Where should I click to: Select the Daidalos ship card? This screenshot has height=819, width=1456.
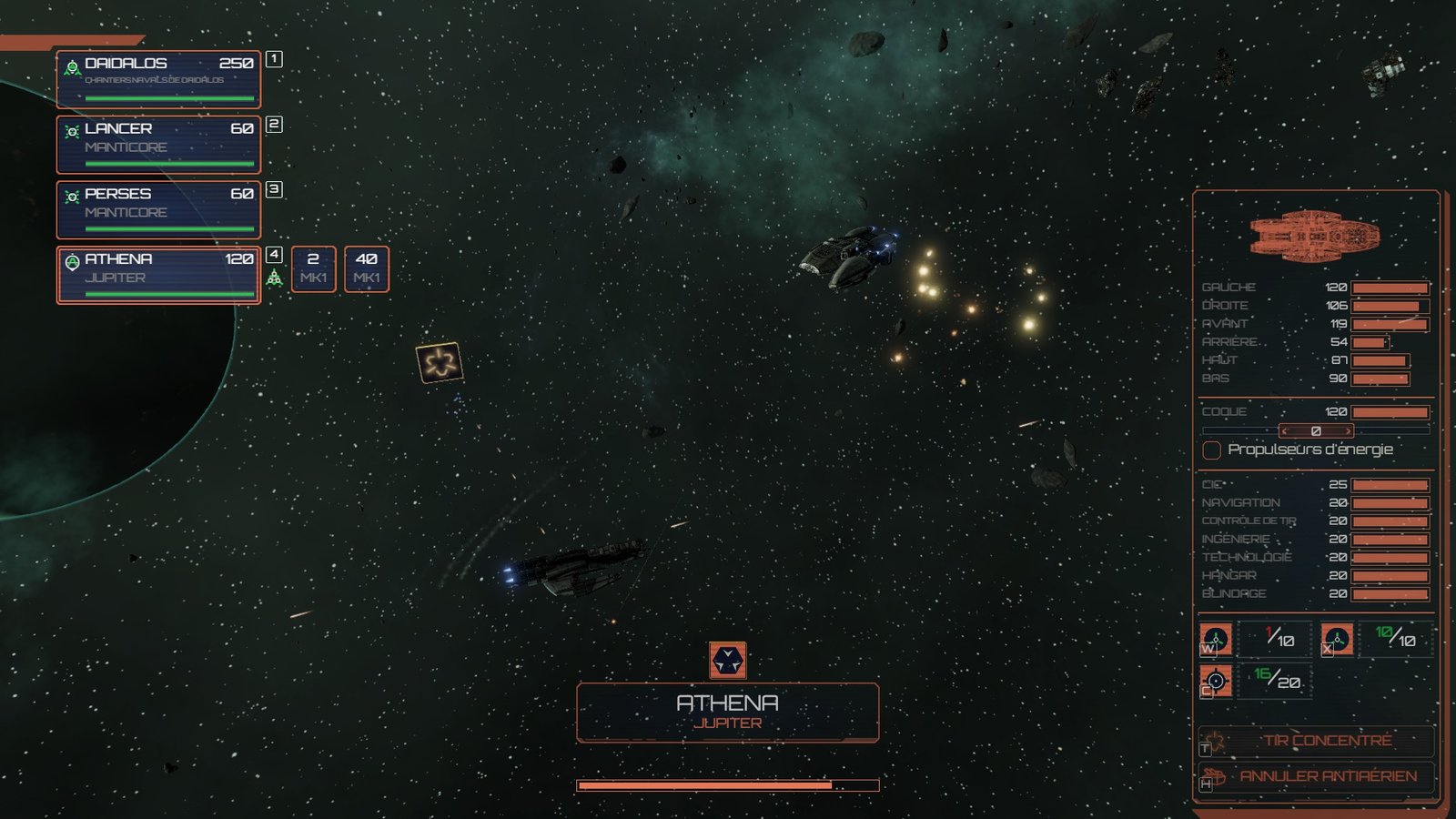click(x=158, y=79)
